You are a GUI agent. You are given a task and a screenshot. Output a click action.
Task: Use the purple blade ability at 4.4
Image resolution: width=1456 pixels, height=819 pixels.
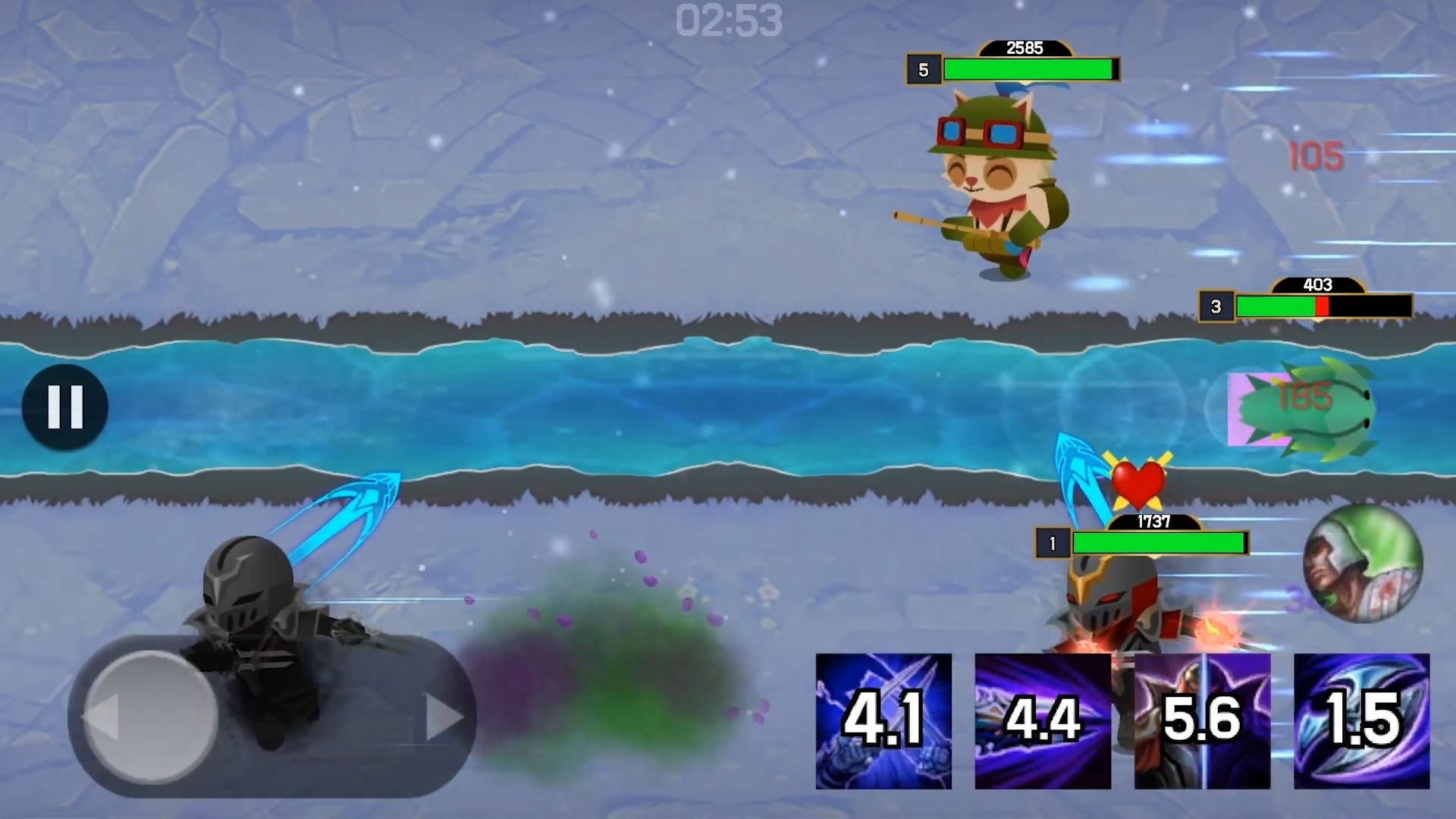[x=1043, y=721]
